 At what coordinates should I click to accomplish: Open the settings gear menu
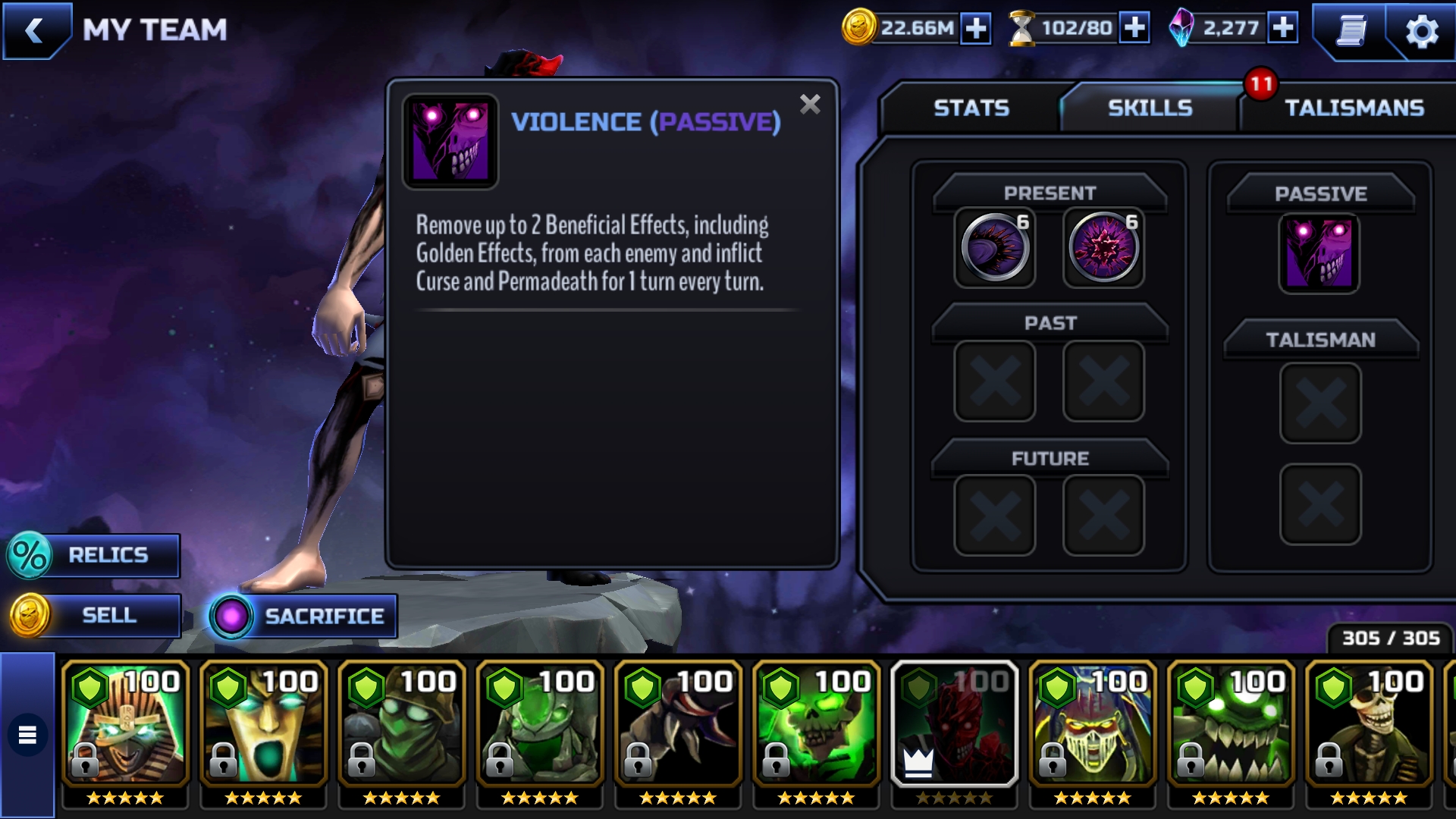click(1421, 32)
